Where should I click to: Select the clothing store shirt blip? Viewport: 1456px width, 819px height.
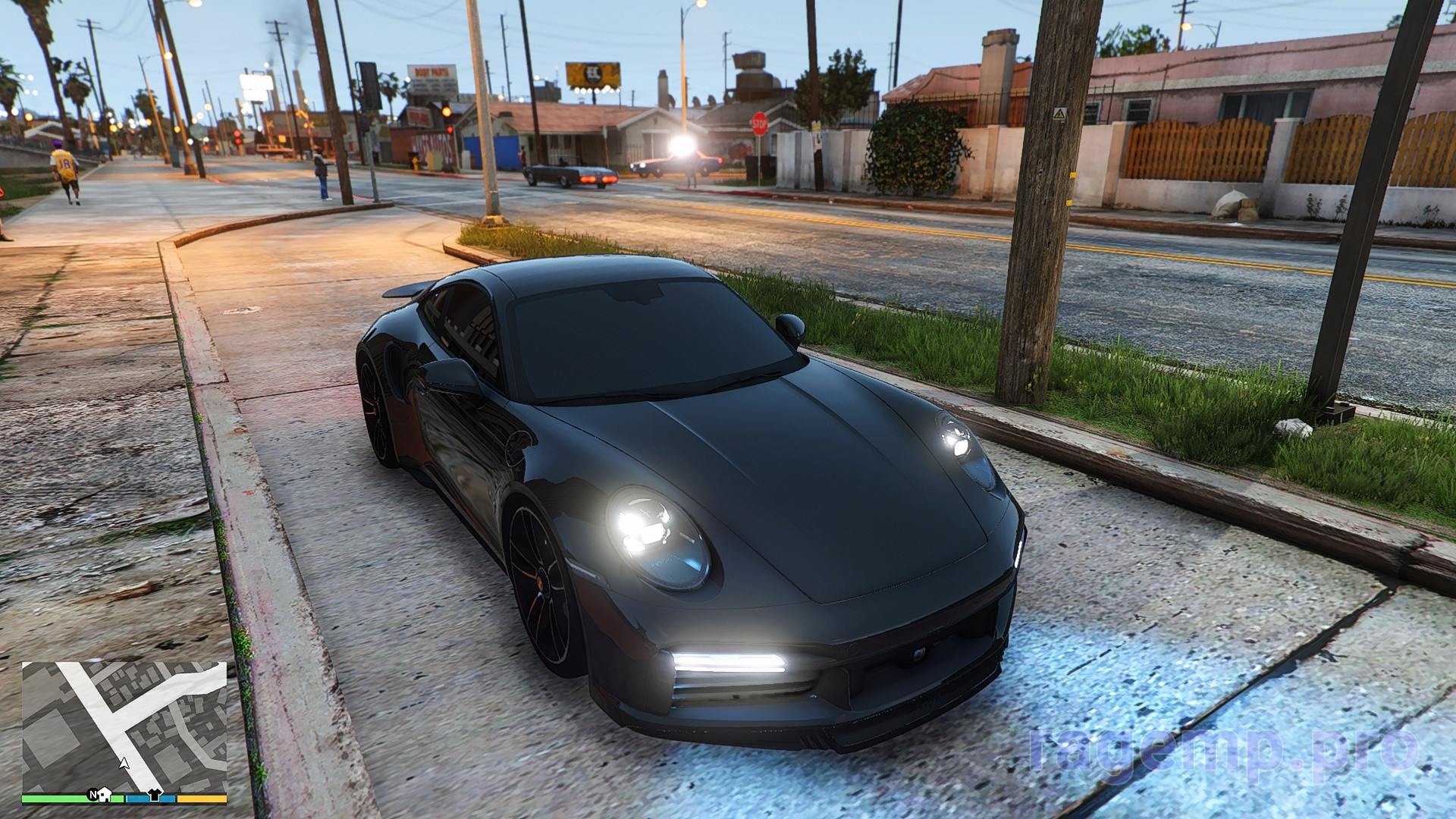pyautogui.click(x=155, y=795)
